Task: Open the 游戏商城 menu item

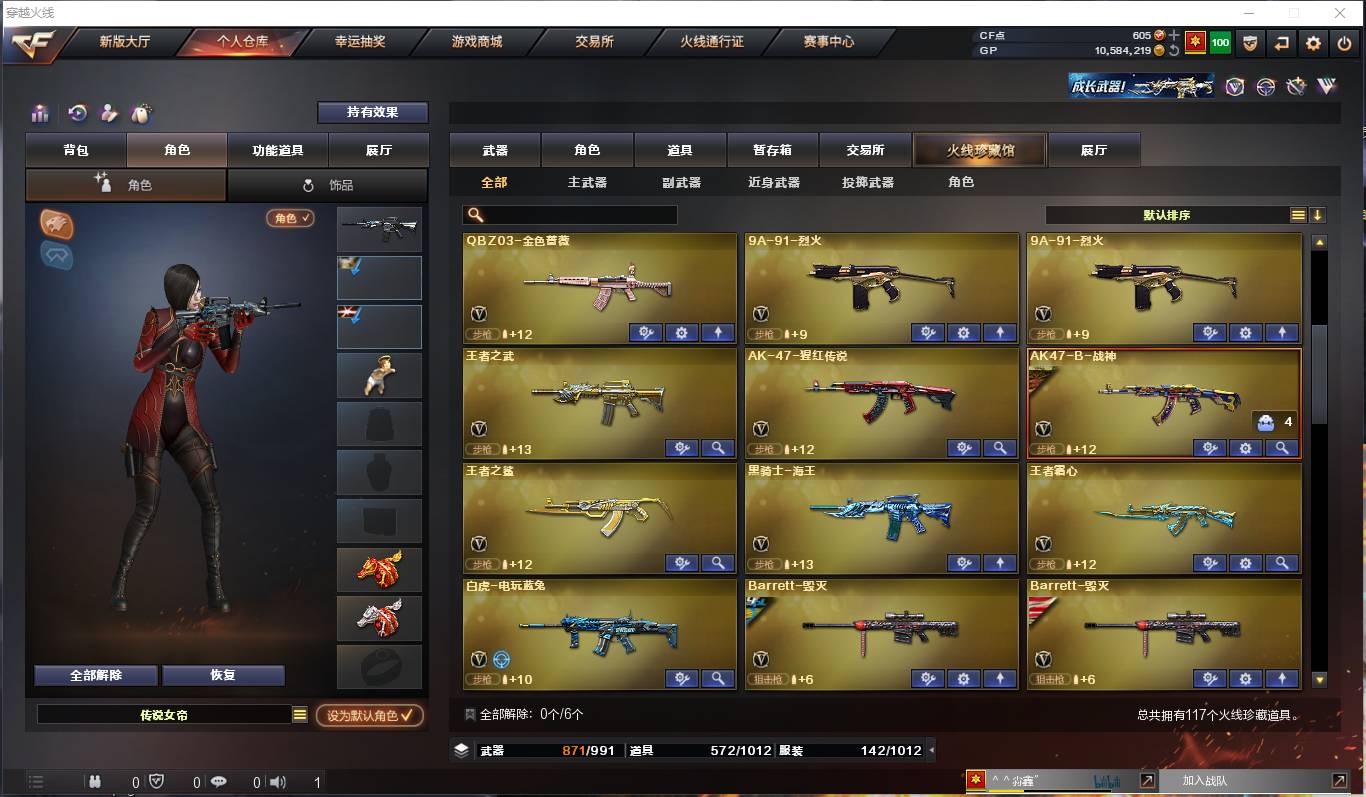Action: [x=477, y=43]
